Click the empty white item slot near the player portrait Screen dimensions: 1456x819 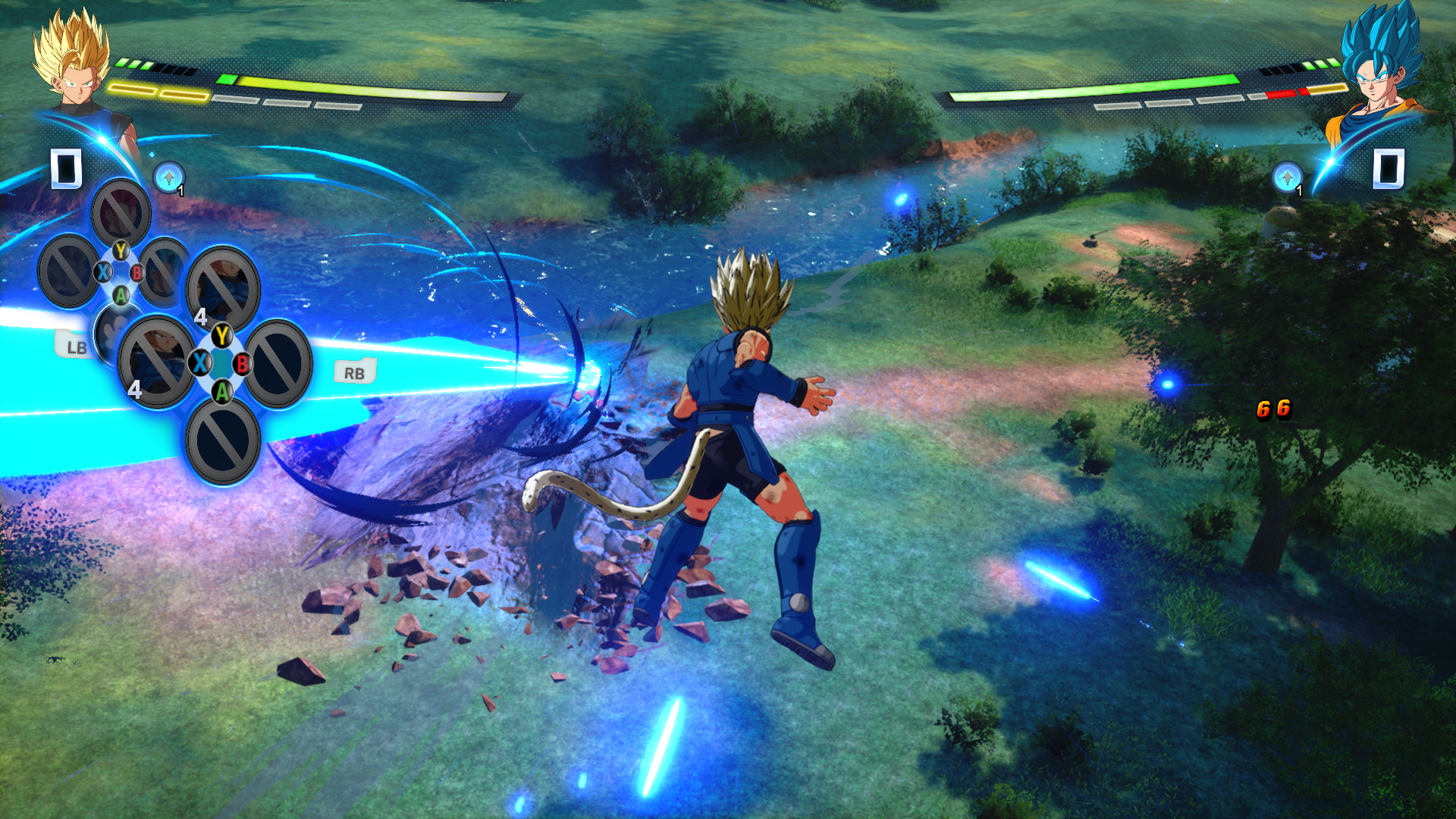tap(64, 168)
